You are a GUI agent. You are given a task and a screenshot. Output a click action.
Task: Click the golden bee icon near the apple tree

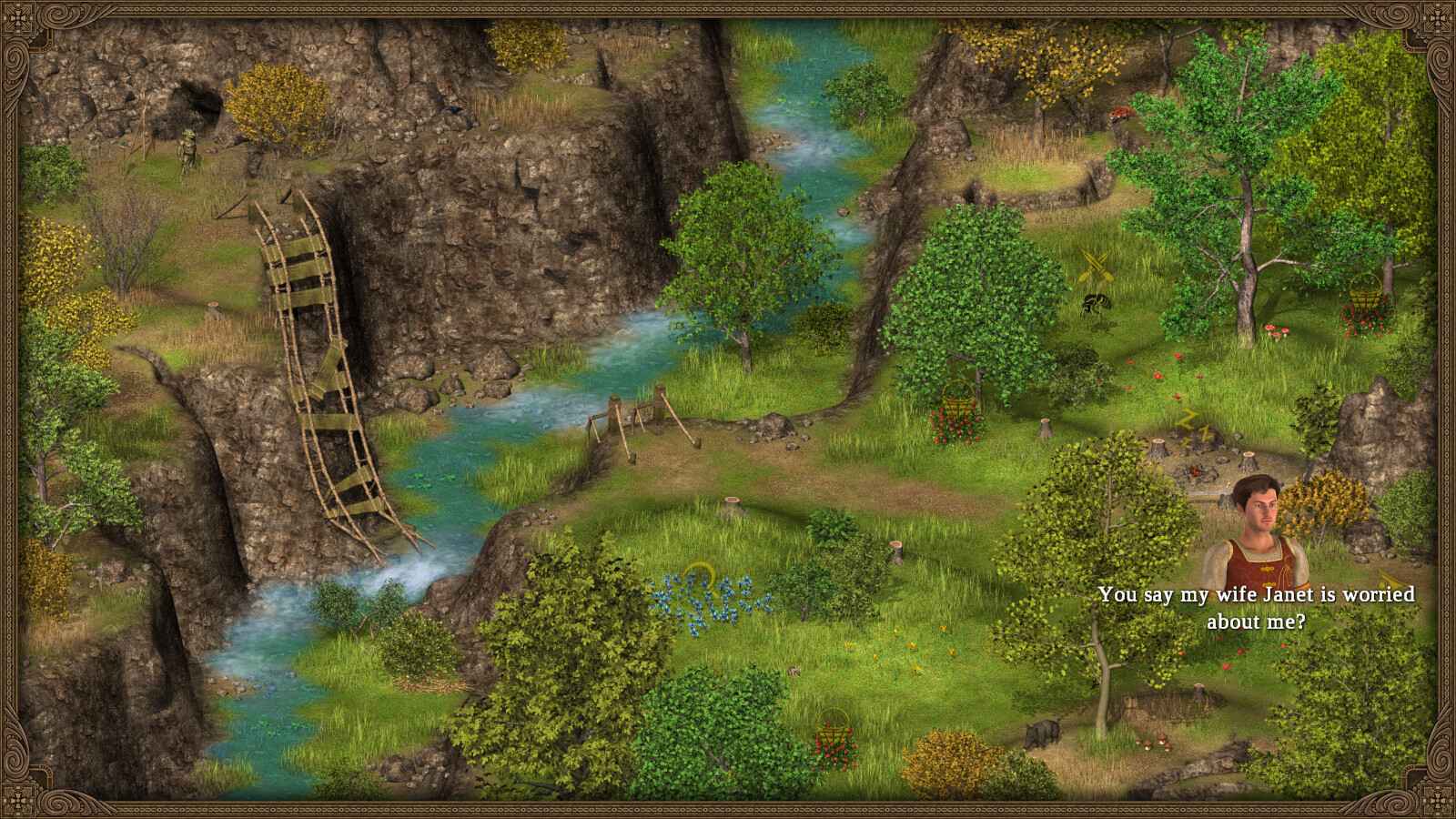click(1097, 302)
